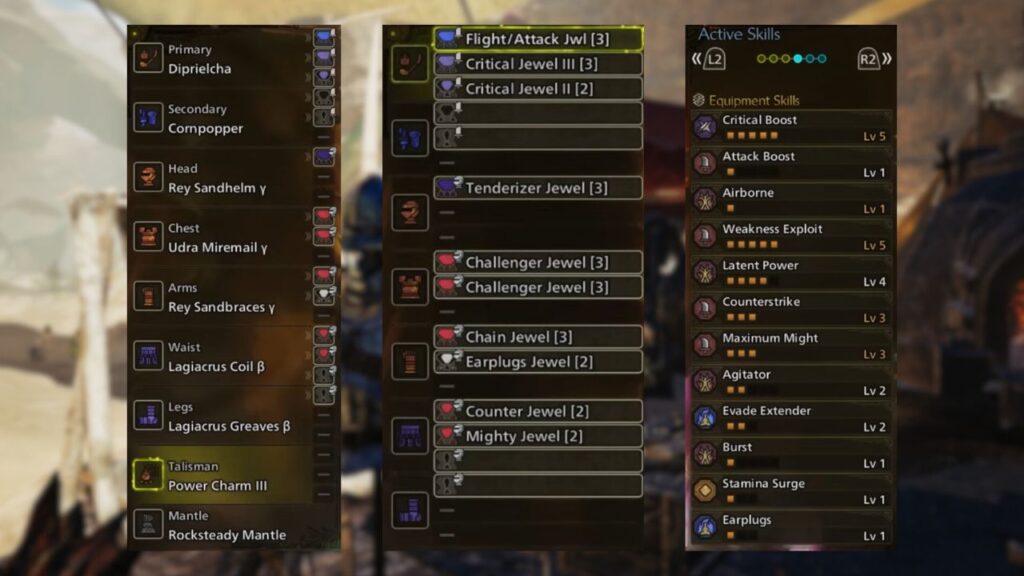Screen dimensions: 1024x576
Task: Select the Chain Jewel [3] decoration
Action: [x=538, y=337]
